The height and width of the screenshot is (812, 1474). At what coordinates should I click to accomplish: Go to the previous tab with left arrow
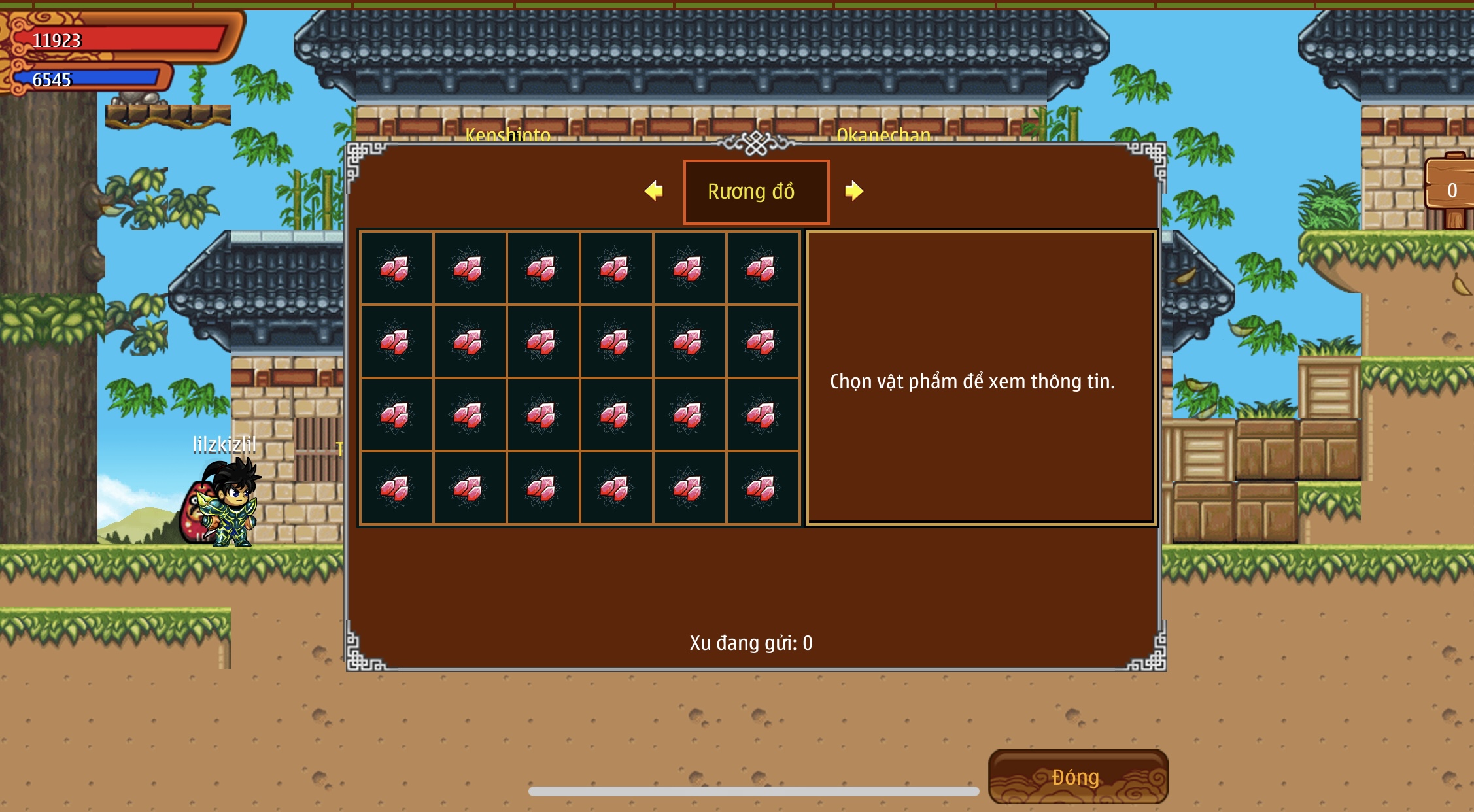[653, 191]
